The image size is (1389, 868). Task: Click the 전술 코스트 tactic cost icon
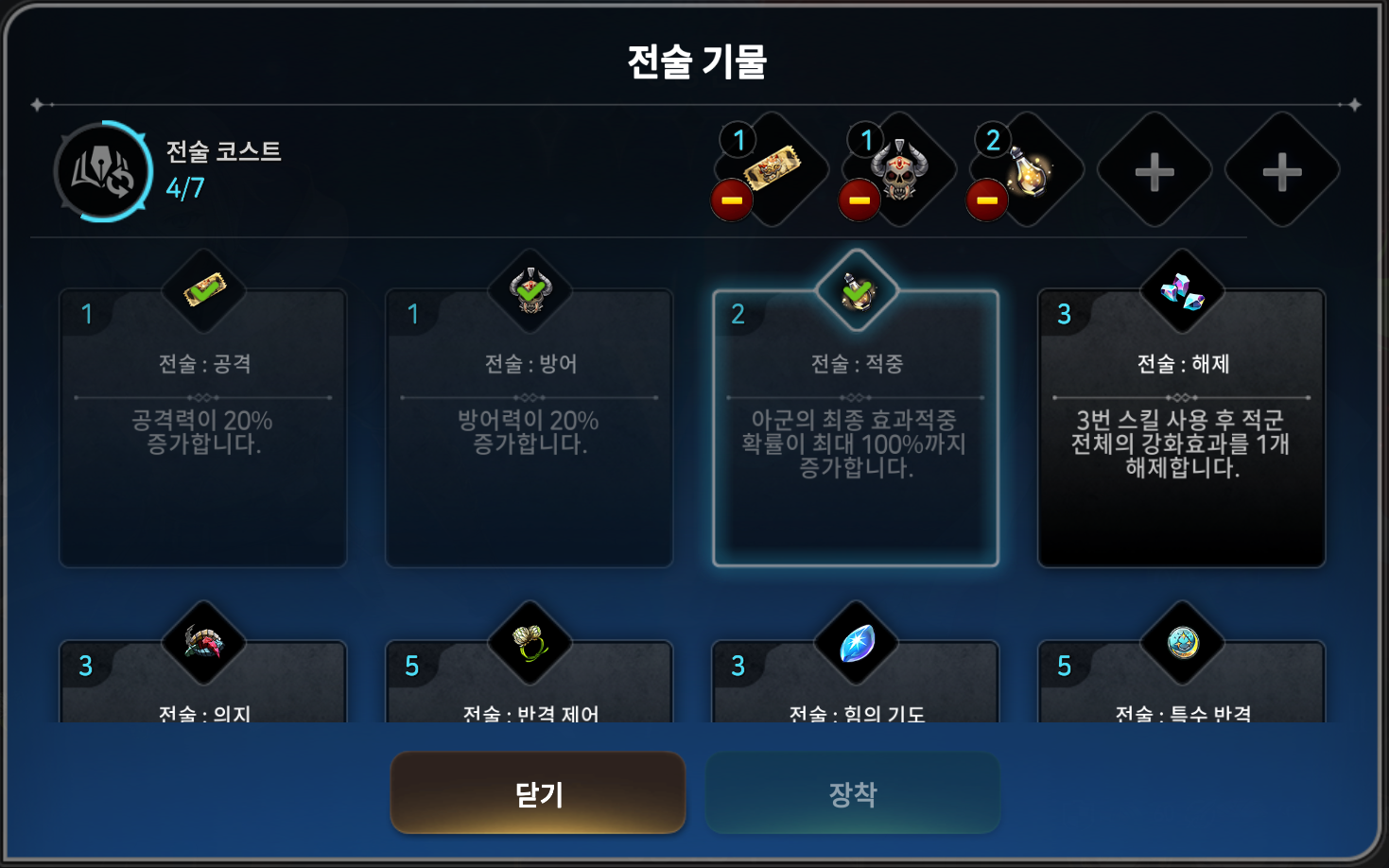coord(103,171)
